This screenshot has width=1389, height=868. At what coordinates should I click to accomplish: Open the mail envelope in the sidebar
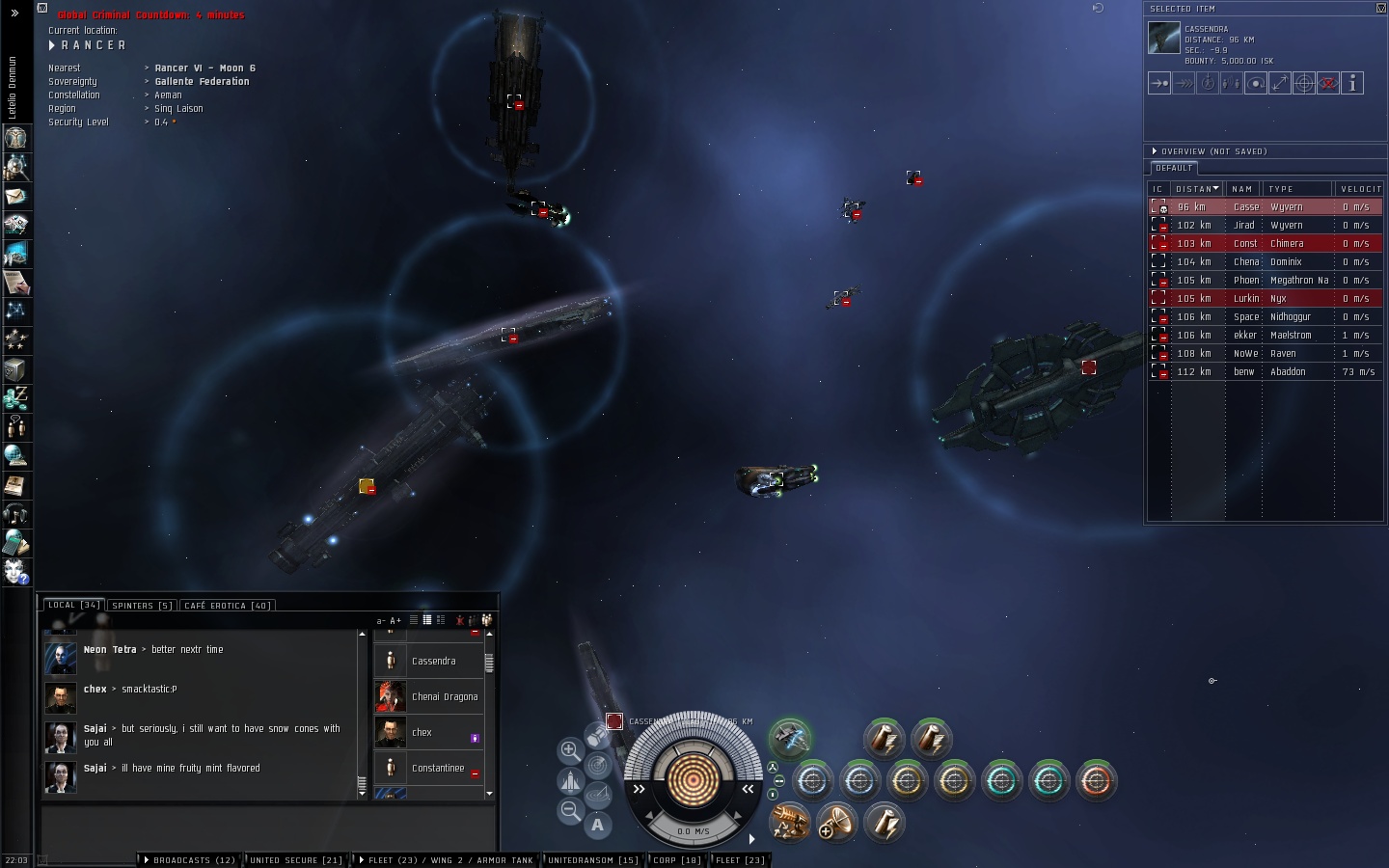[x=15, y=196]
